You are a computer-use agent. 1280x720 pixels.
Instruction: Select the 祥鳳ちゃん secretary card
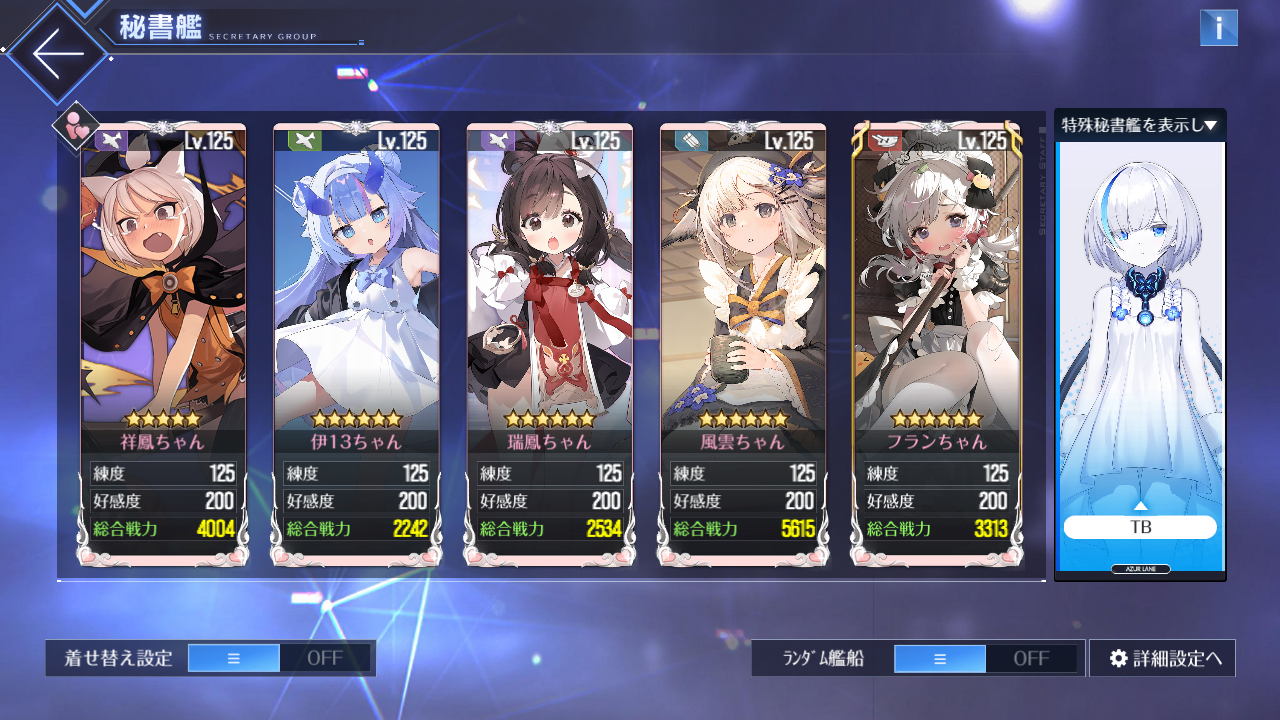[162, 300]
